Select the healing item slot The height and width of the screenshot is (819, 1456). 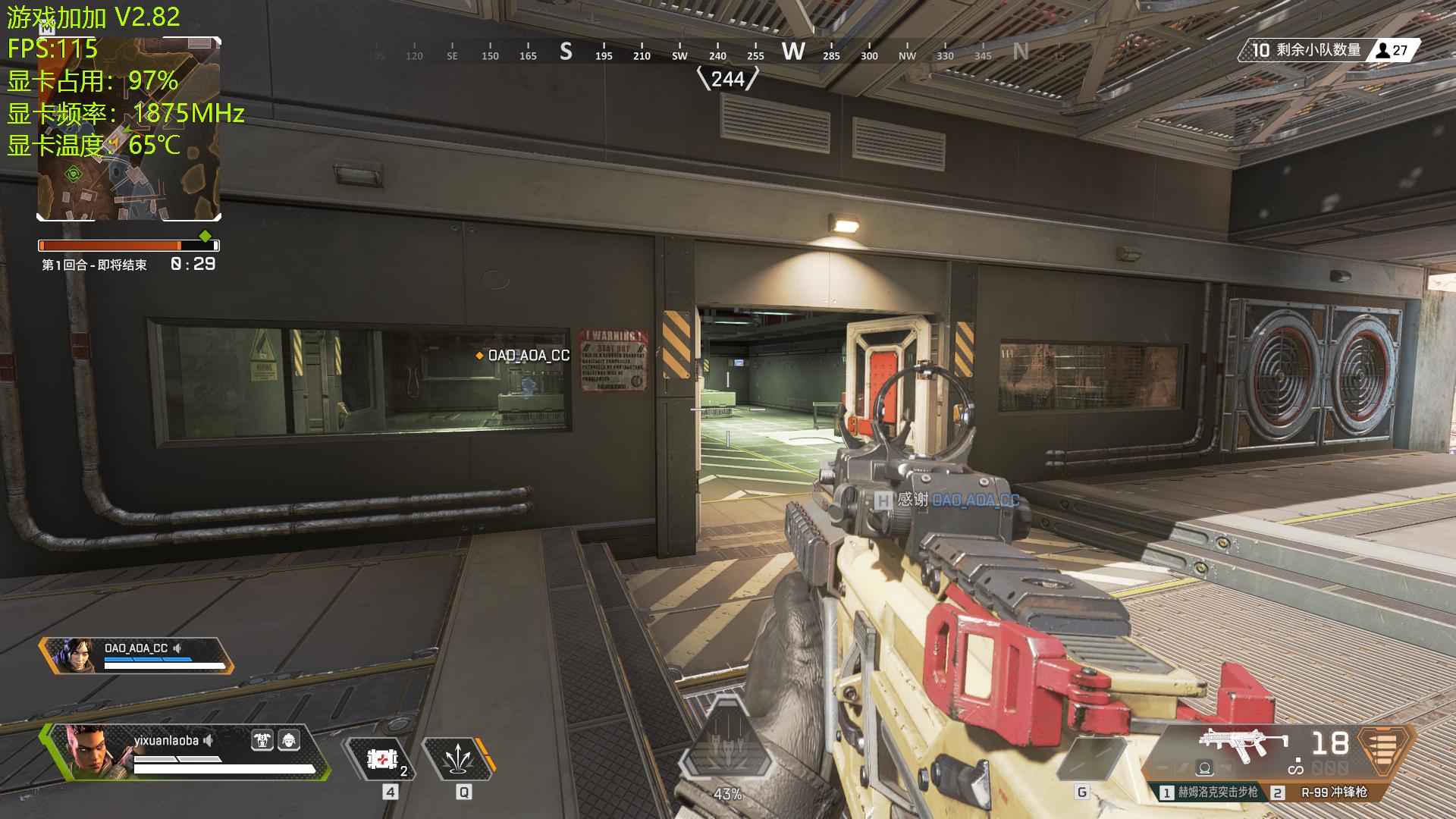pos(382,759)
